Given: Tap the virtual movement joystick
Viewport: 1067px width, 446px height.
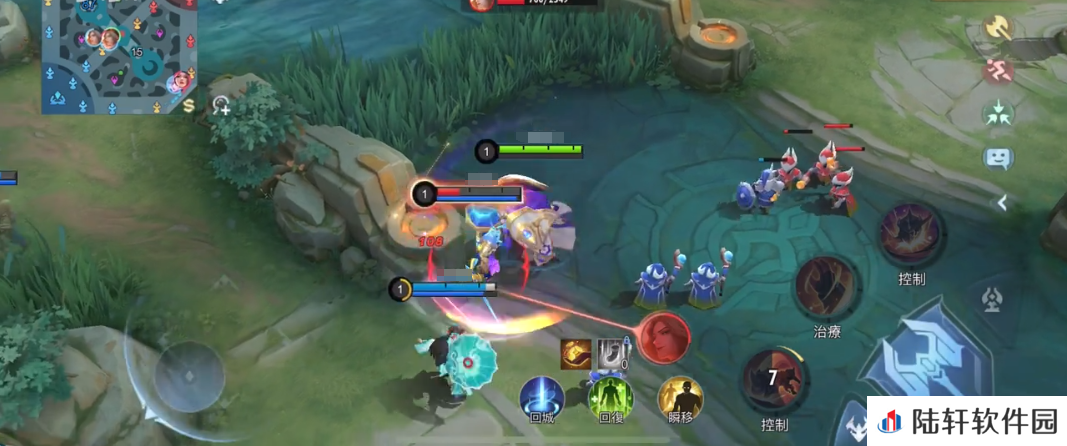Looking at the screenshot, I should pyautogui.click(x=188, y=376).
